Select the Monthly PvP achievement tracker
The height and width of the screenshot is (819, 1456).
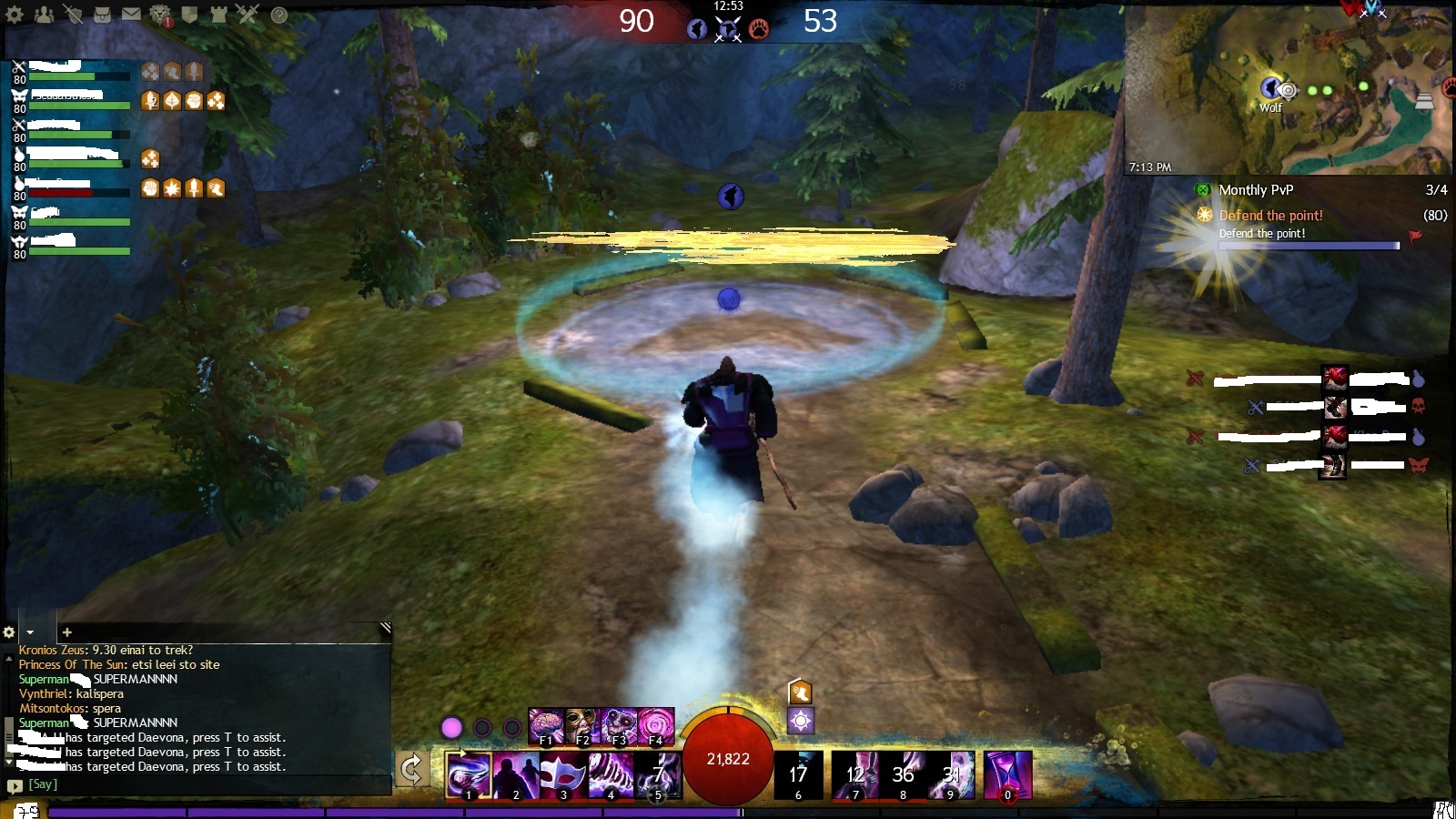point(1256,190)
